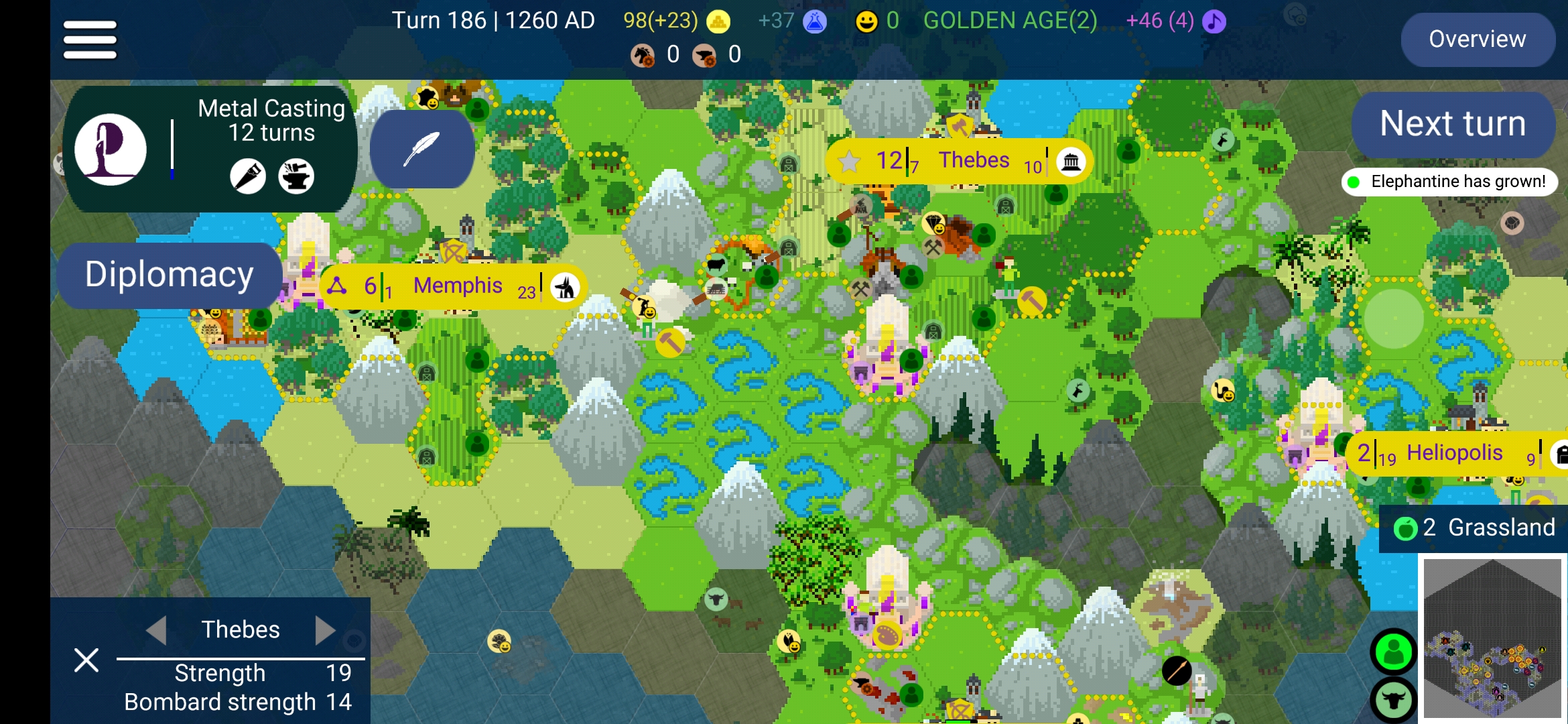1568x724 pixels.
Task: Open the culture points in top bar
Action: pyautogui.click(x=1176, y=21)
